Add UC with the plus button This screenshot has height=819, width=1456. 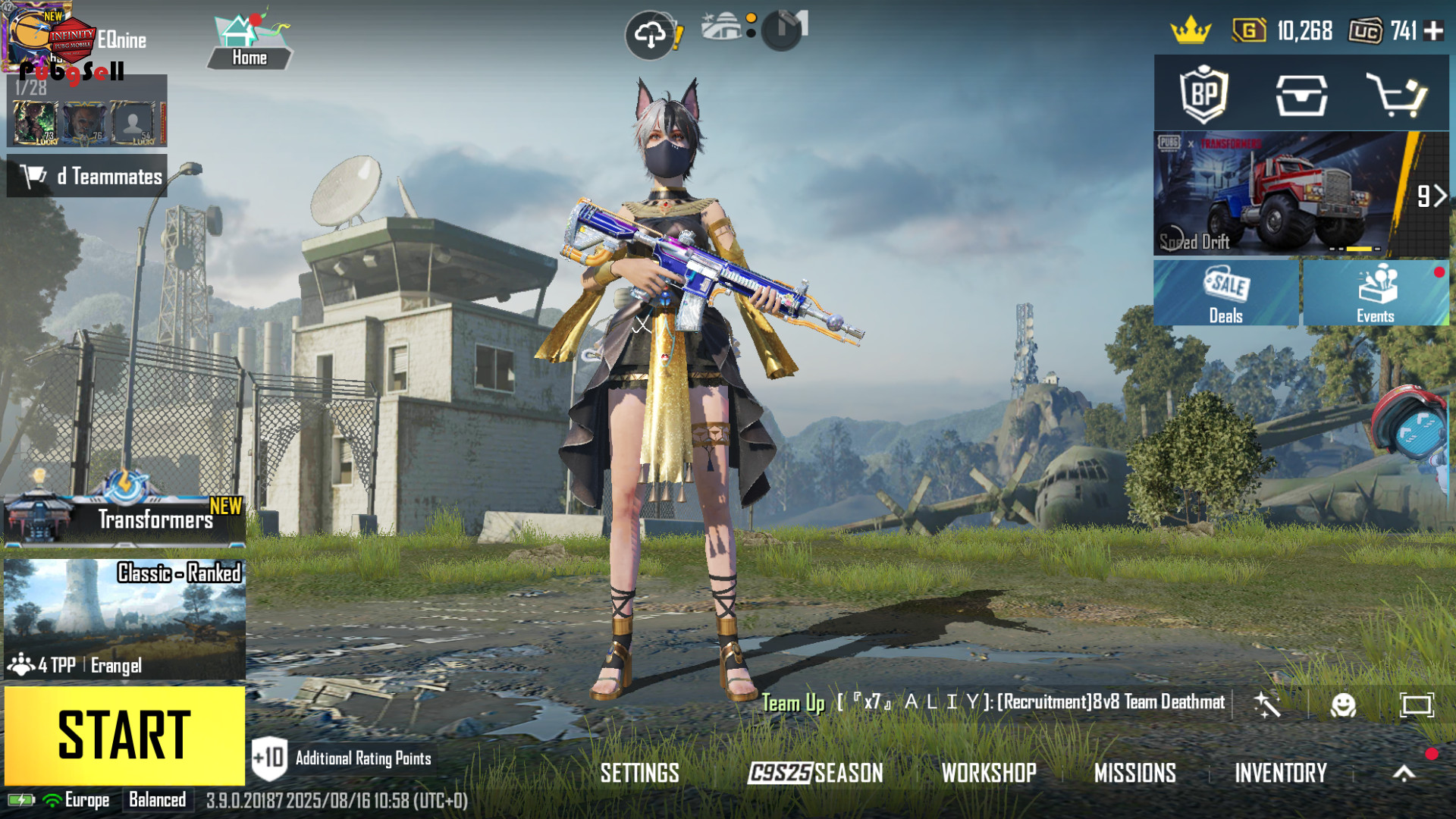point(1433,31)
